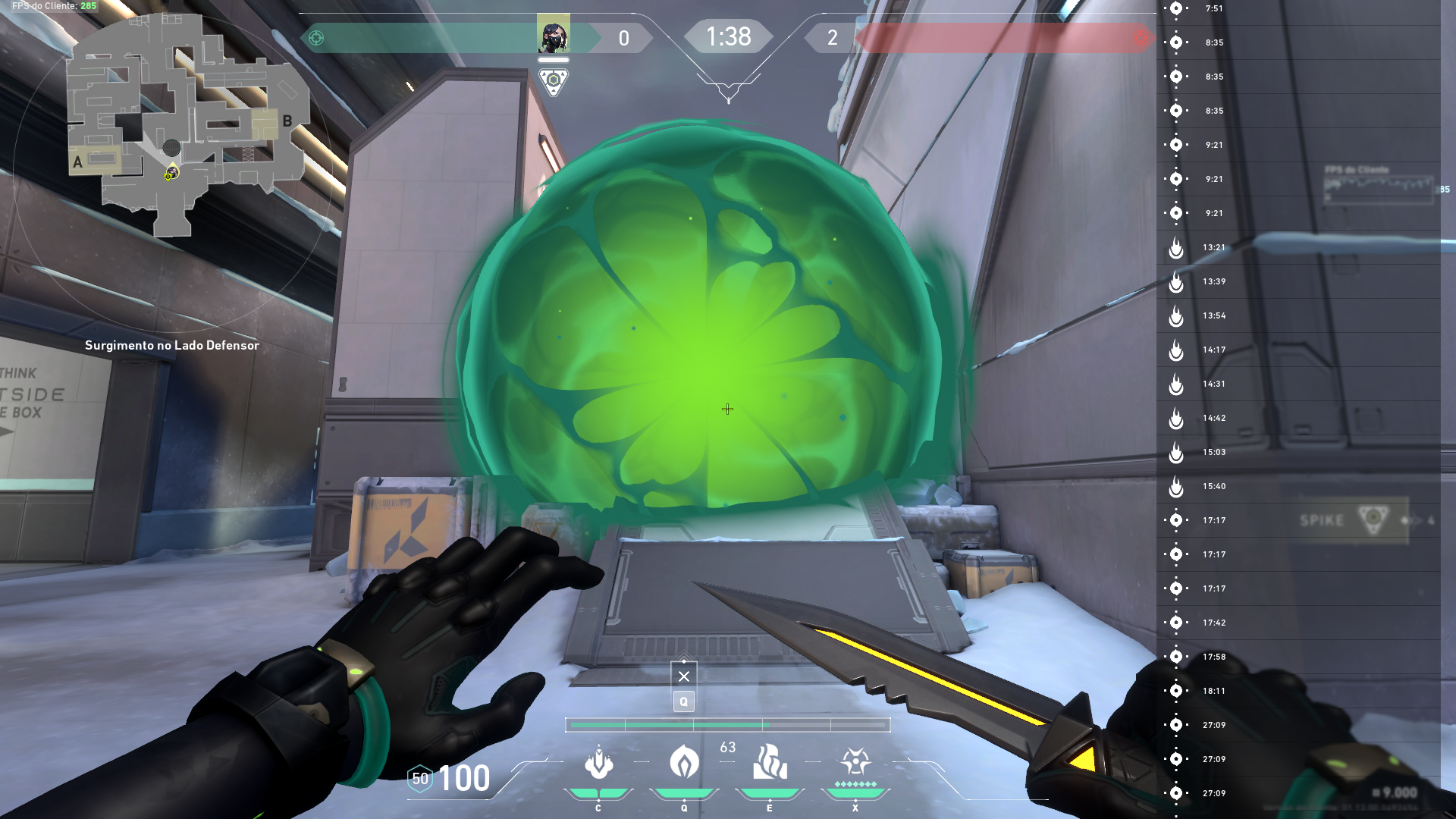Viewport: 1456px width, 819px height.
Task: Click the crosshair marker beside the 7:51 timer
Action: (1176, 9)
